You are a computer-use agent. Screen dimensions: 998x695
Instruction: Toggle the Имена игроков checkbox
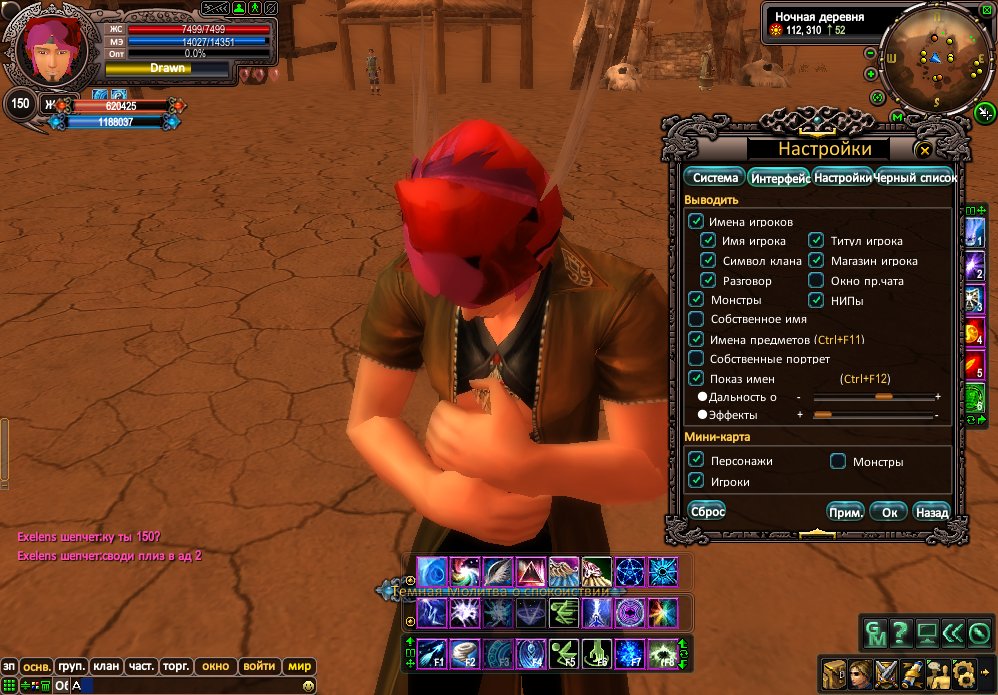696,221
